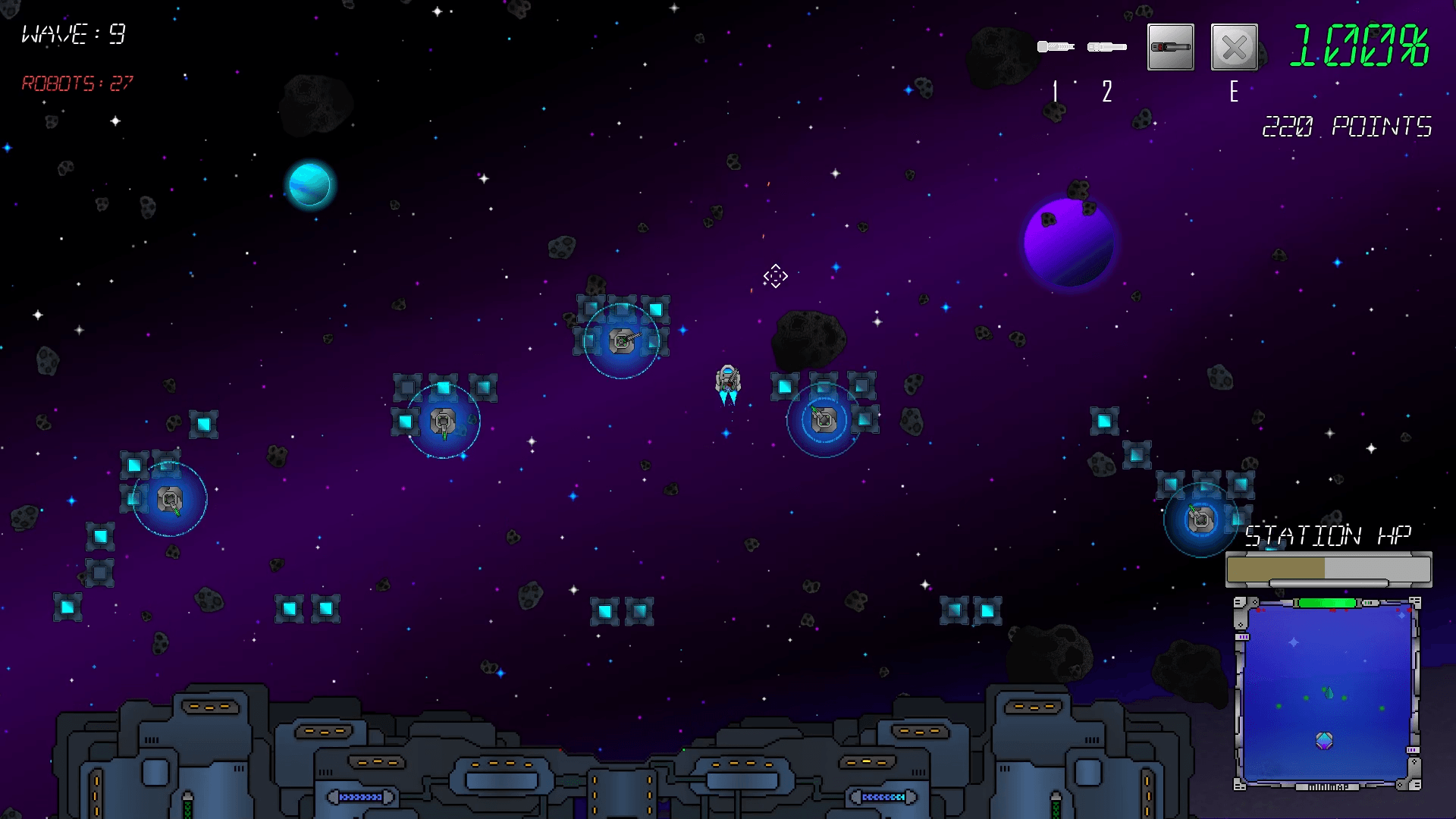
Task: Click the equipped red-striped gun slot
Action: tap(1170, 47)
